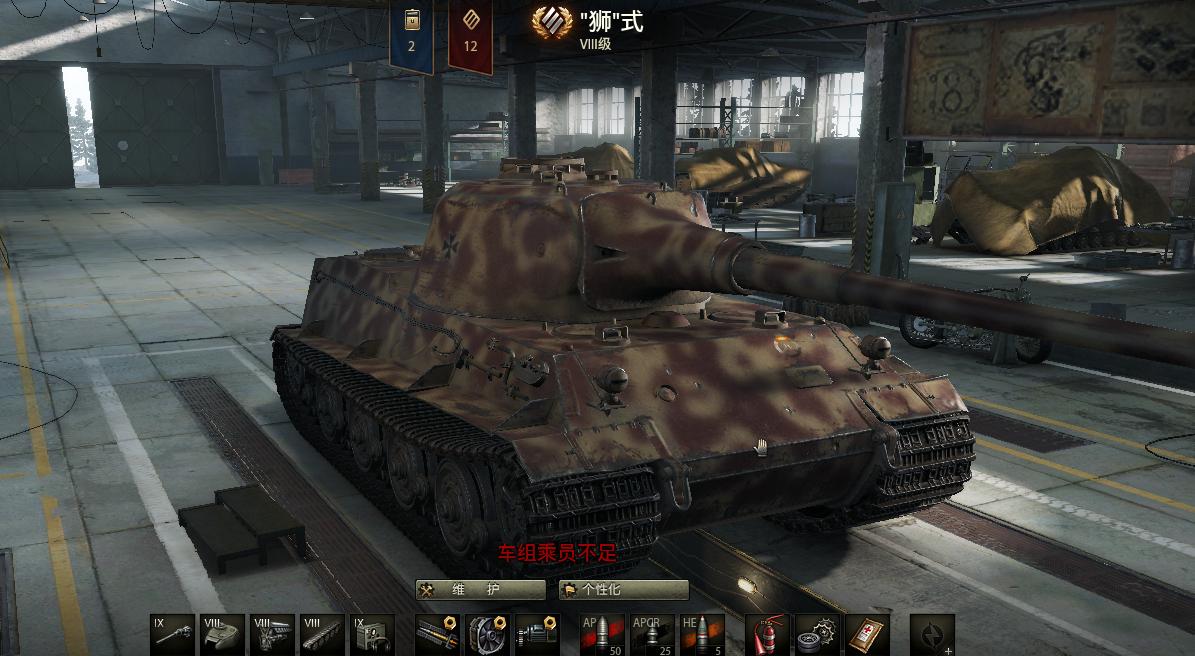Open the fire extinguisher consumable slot
The image size is (1195, 656).
[x=767, y=635]
